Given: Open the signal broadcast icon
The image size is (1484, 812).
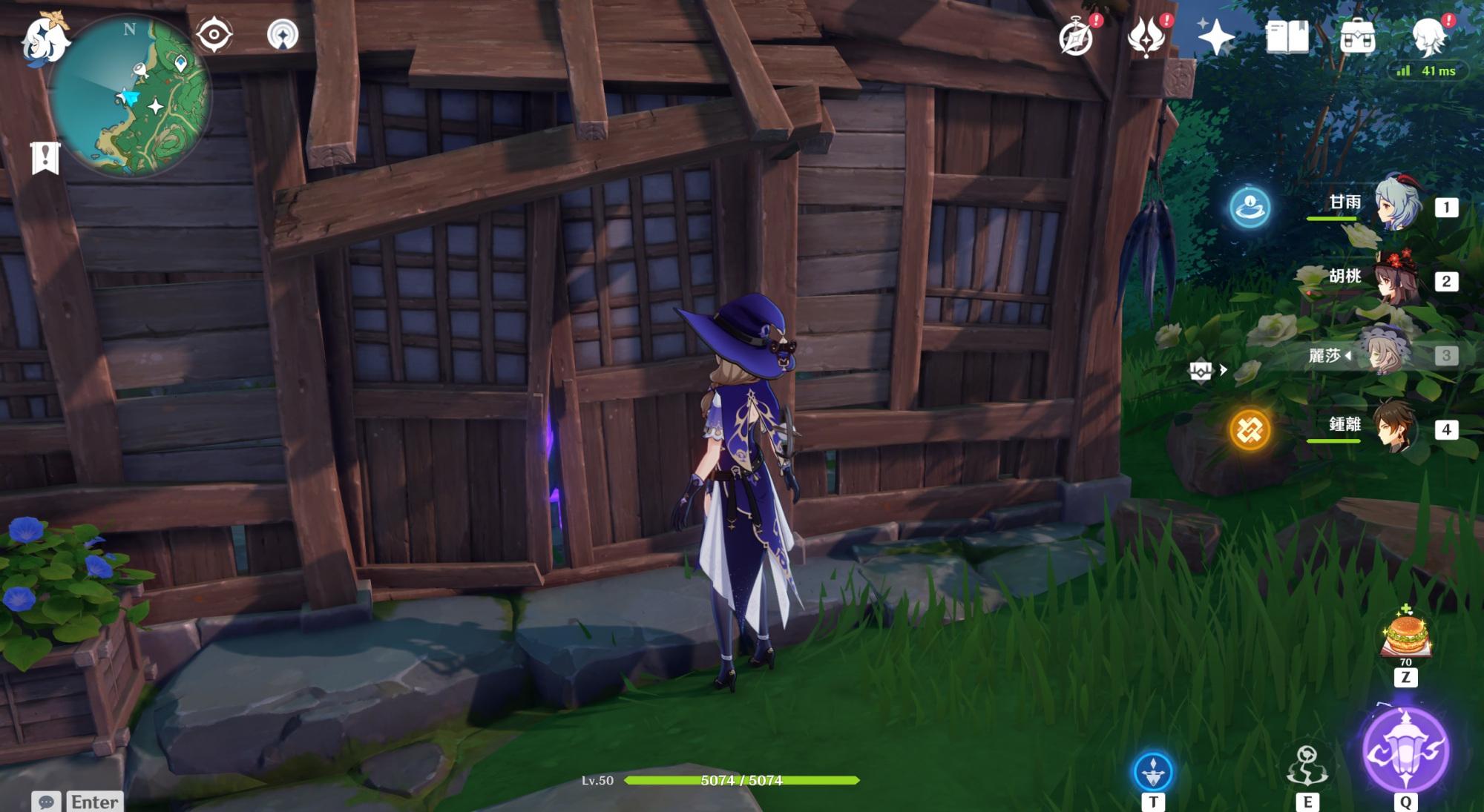Looking at the screenshot, I should (283, 34).
